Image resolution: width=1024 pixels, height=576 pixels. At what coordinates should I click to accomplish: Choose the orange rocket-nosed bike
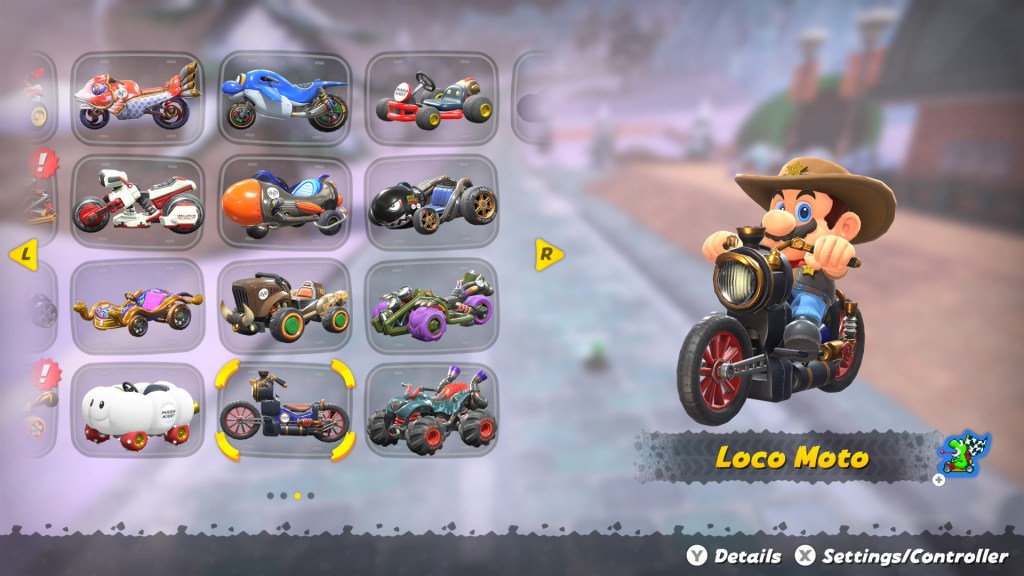click(x=284, y=201)
